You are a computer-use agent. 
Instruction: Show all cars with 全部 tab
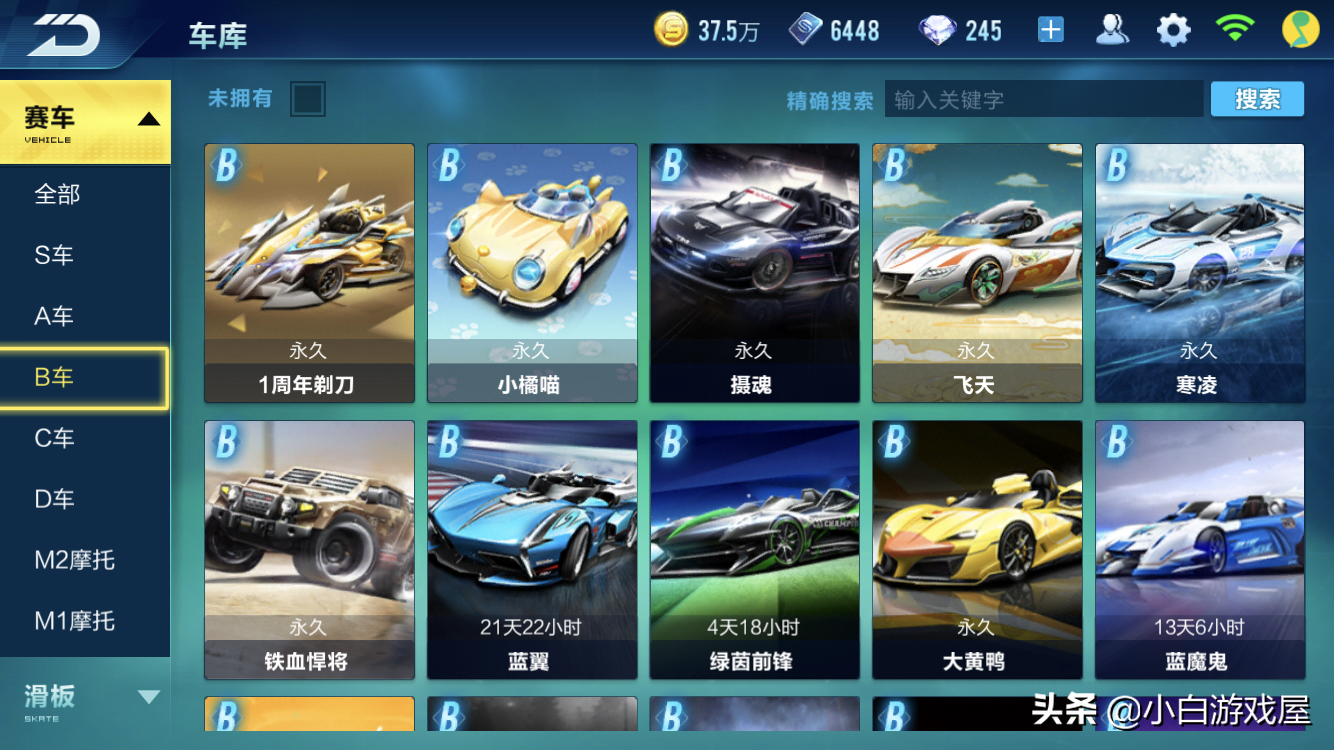[x=57, y=194]
